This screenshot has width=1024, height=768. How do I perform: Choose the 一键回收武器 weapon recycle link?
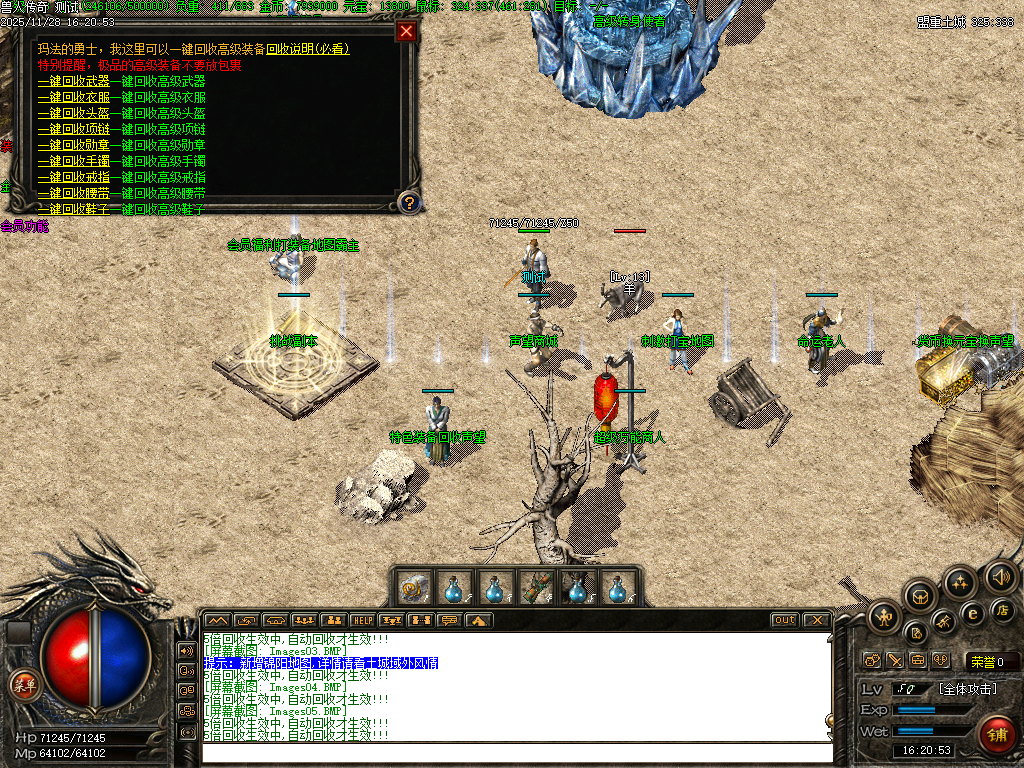click(73, 81)
